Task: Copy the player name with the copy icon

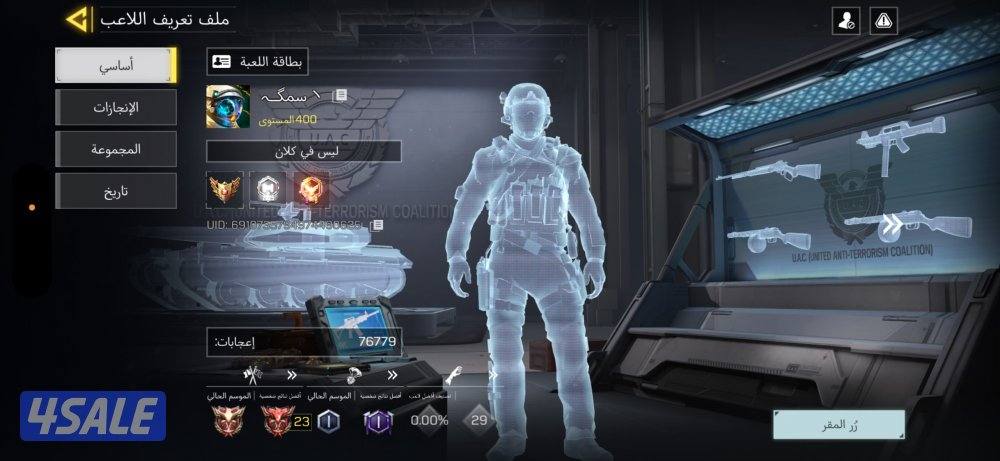Action: pos(341,95)
